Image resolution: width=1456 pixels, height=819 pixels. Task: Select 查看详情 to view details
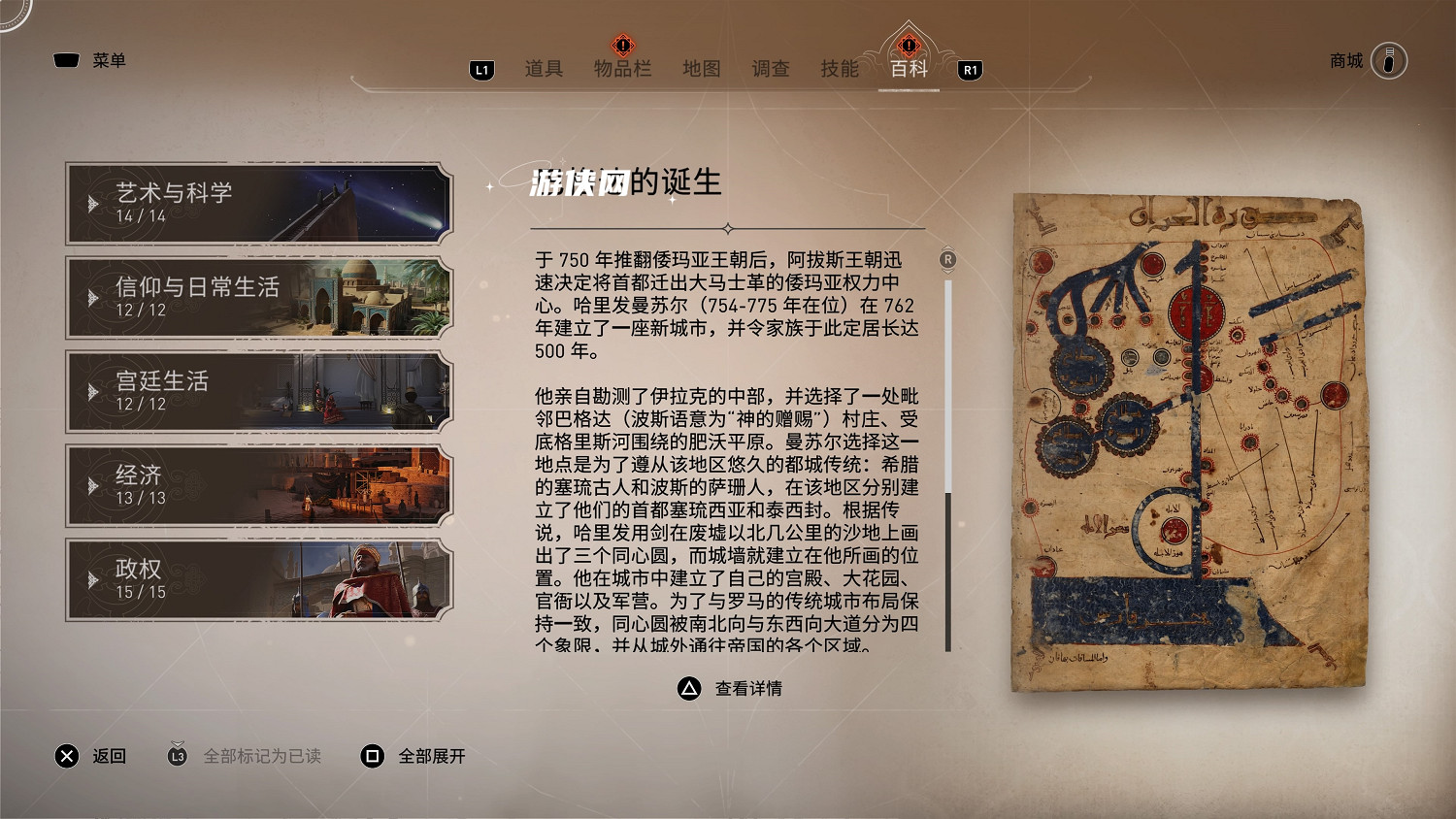[748, 690]
